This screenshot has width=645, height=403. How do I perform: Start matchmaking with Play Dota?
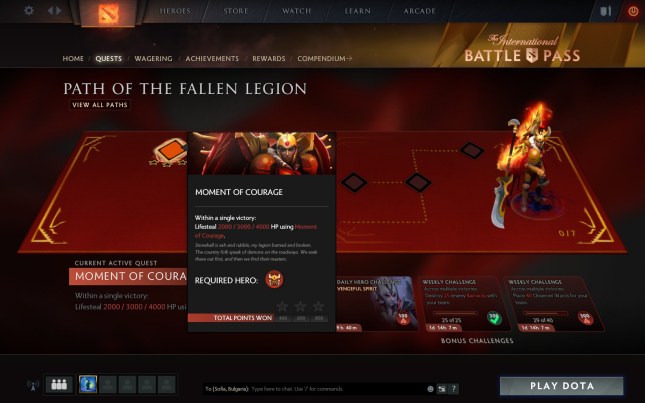tap(561, 386)
